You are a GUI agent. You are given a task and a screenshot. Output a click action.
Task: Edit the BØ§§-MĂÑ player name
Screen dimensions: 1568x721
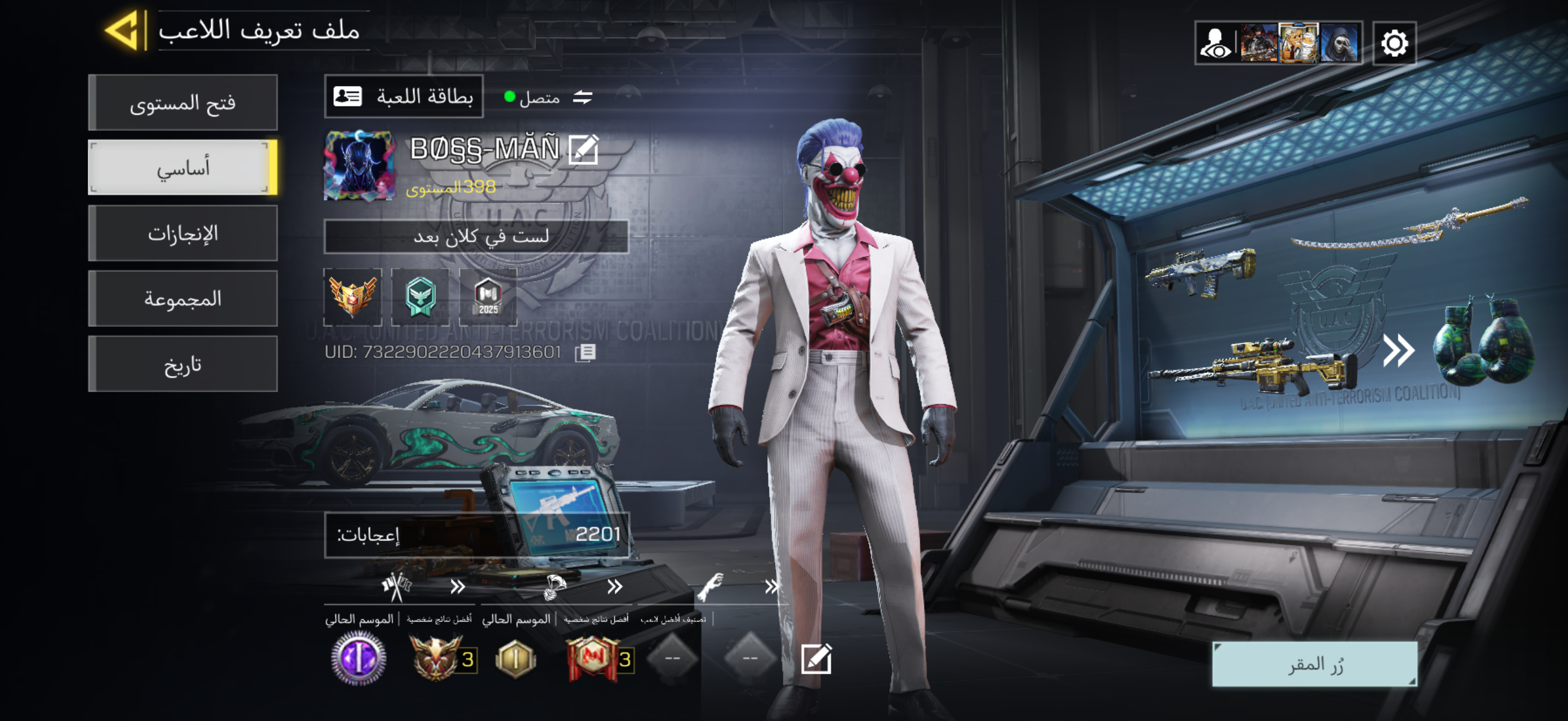tap(583, 149)
